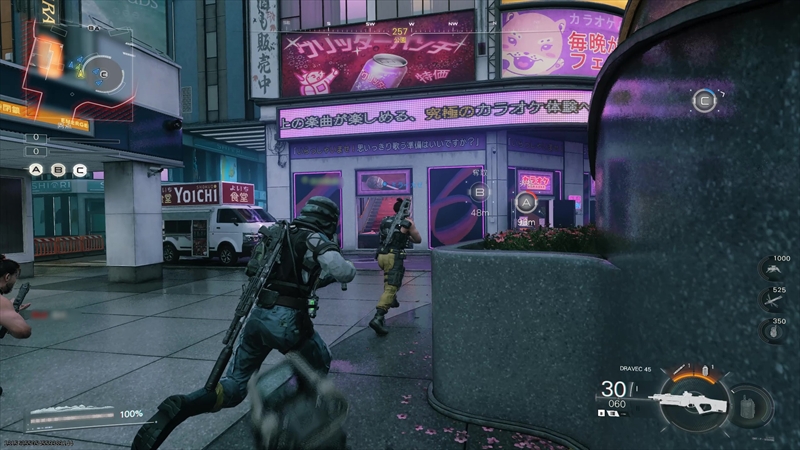Choose the 350-point scorestreak icon
Viewport: 800px width, 450px height.
(x=772, y=331)
